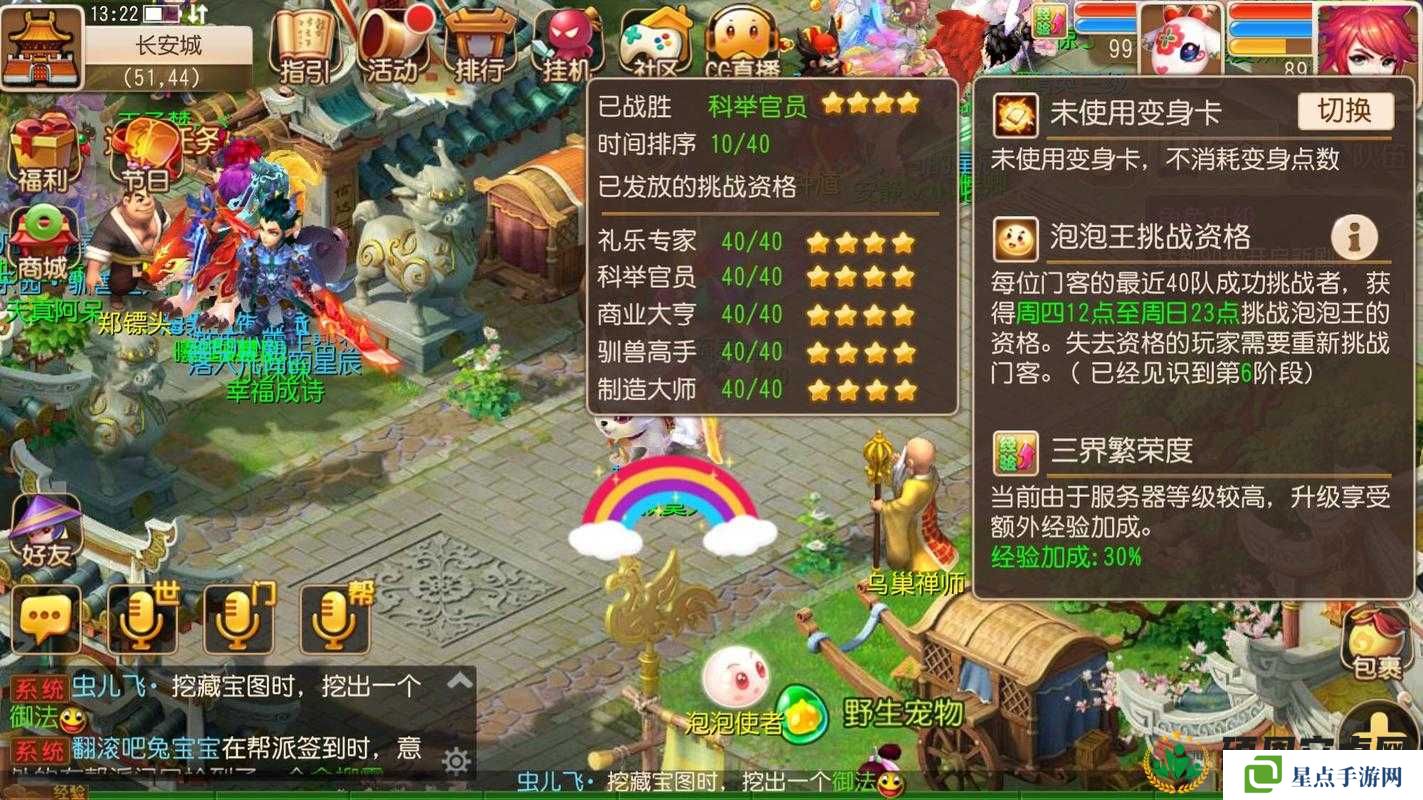Toggle the 帮 guild voice channel microphone
Screen dimensions: 1423x800
tap(334, 618)
